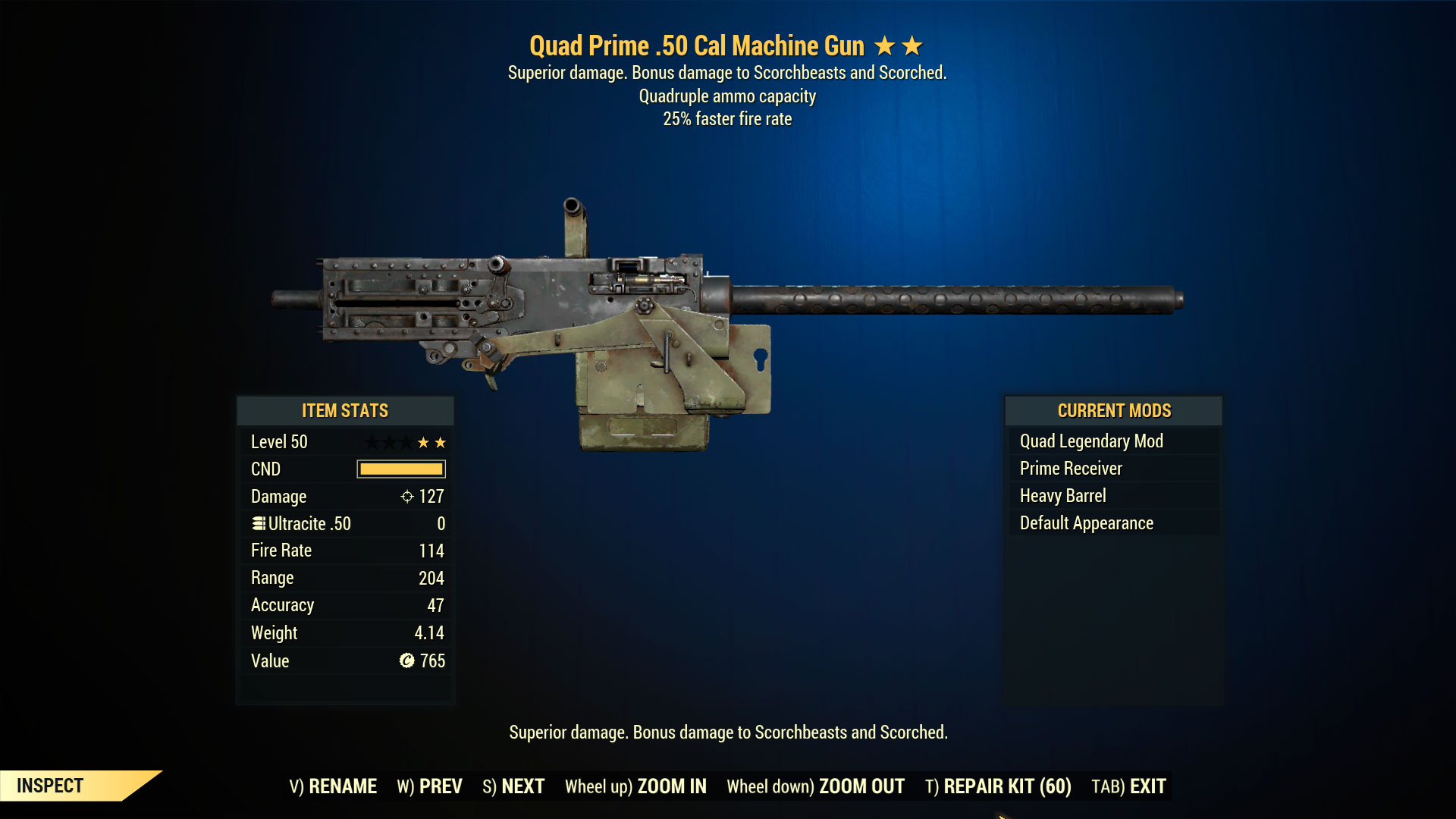Click the second gold star after the weapon title
Viewport: 1456px width, 819px height.
914,45
